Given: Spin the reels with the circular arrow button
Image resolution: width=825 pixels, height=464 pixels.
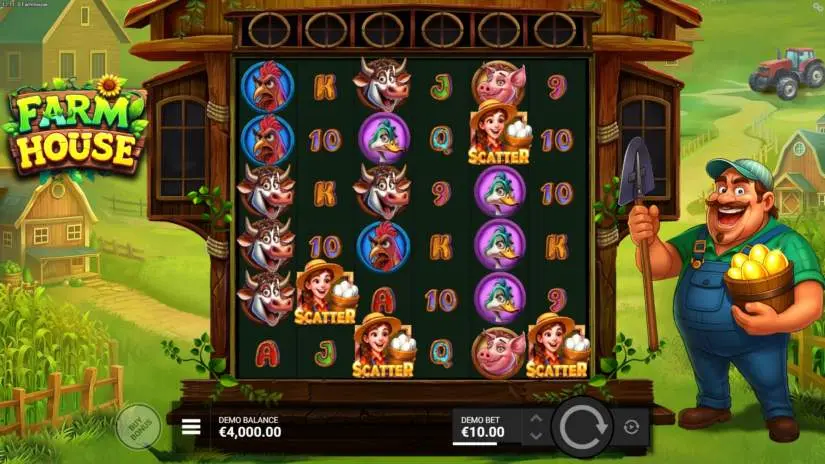Looking at the screenshot, I should tap(582, 426).
